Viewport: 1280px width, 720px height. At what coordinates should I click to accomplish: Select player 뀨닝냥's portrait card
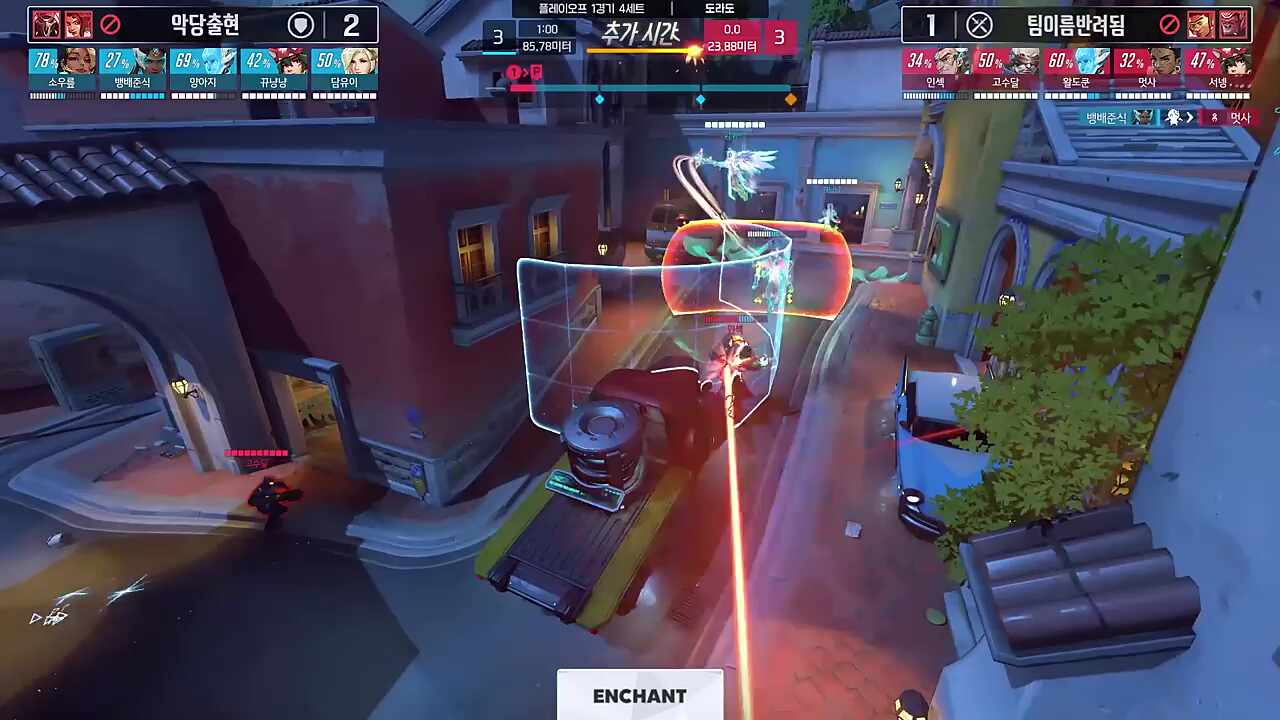pyautogui.click(x=274, y=70)
